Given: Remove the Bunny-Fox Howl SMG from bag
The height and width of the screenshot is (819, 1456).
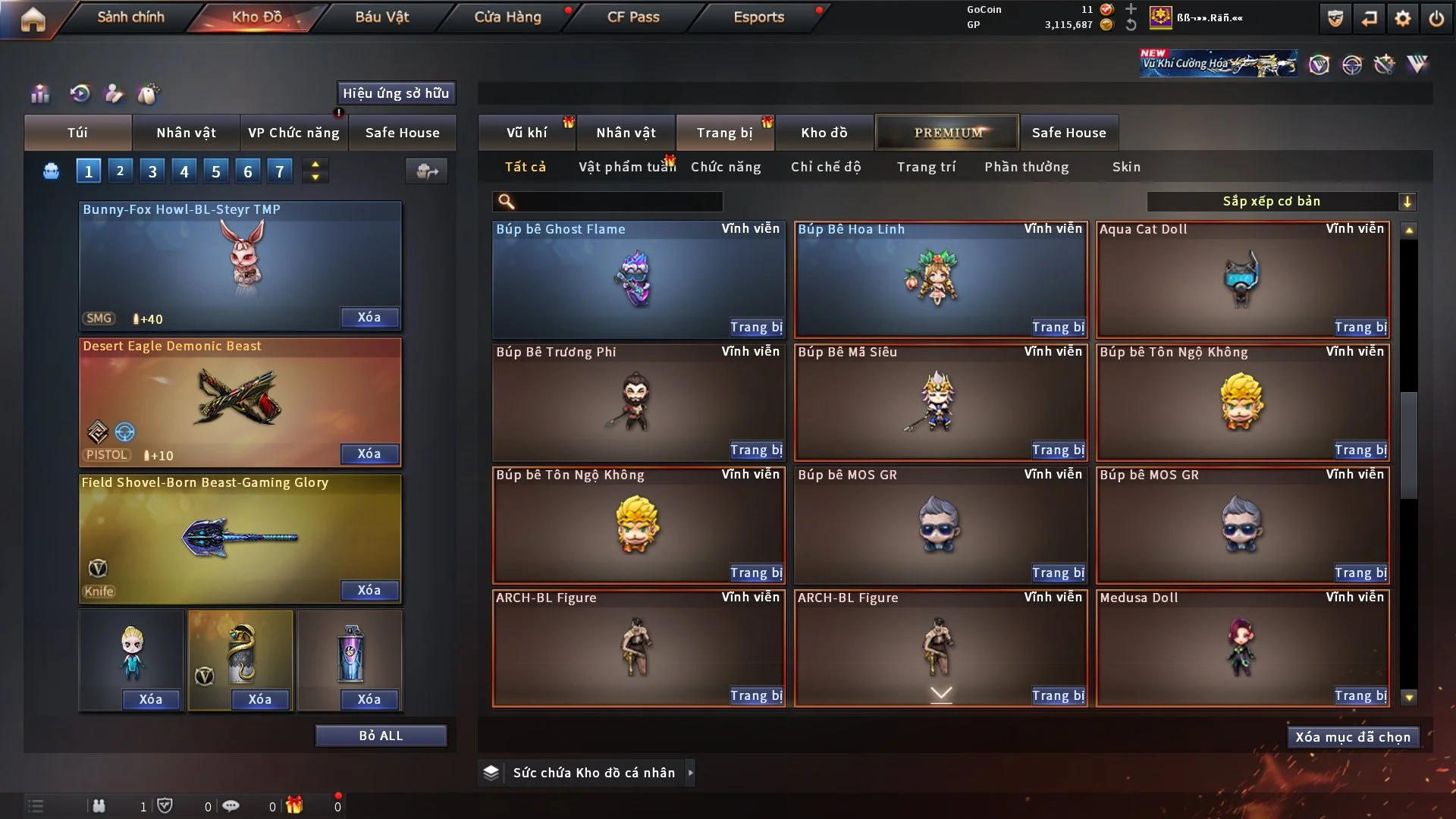Looking at the screenshot, I should click(x=369, y=318).
